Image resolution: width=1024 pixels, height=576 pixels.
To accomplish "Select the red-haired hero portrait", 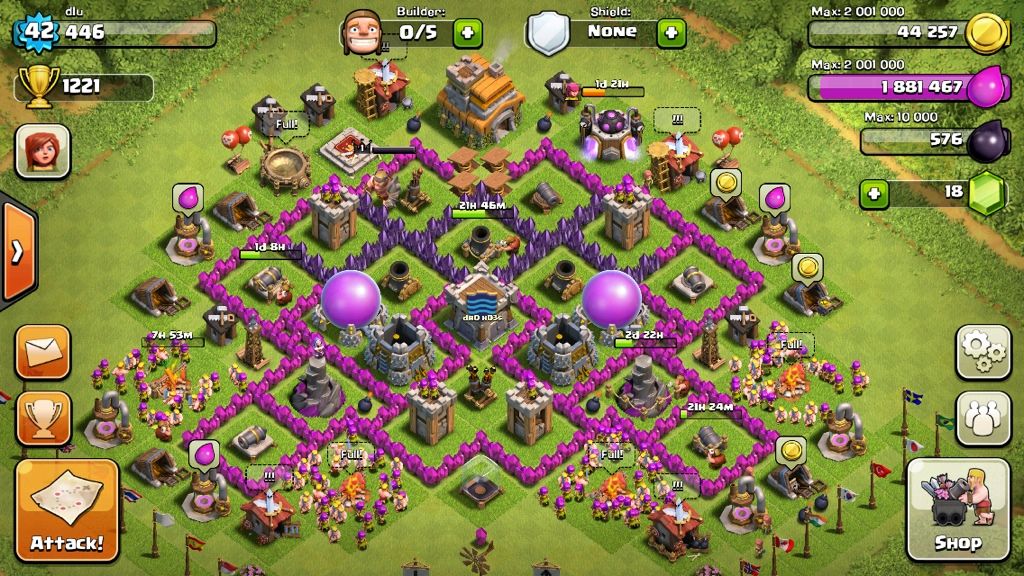I will pyautogui.click(x=42, y=153).
